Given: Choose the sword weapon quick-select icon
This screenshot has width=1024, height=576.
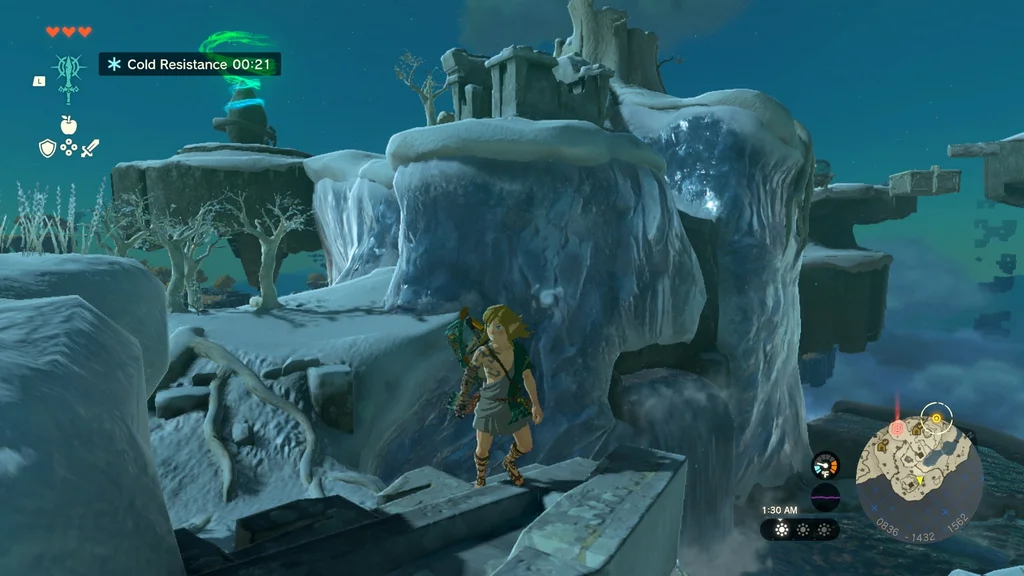Looking at the screenshot, I should (x=90, y=148).
